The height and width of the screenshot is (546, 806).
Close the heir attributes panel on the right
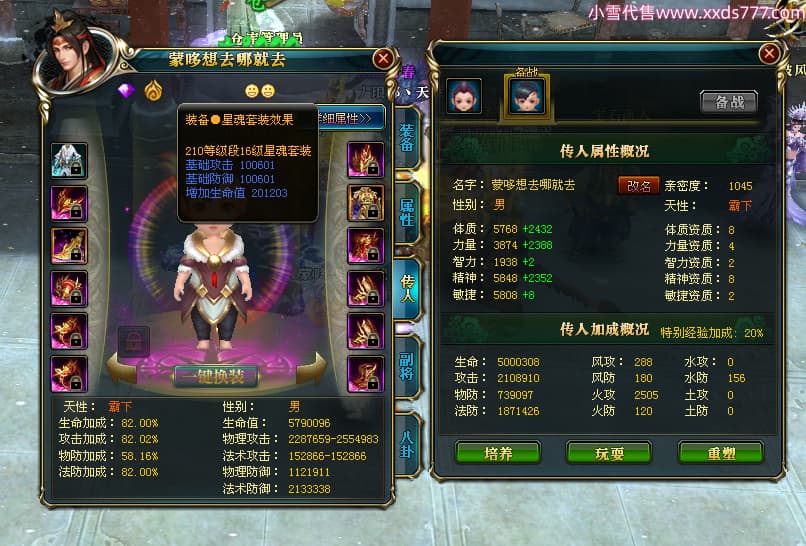[x=769, y=54]
